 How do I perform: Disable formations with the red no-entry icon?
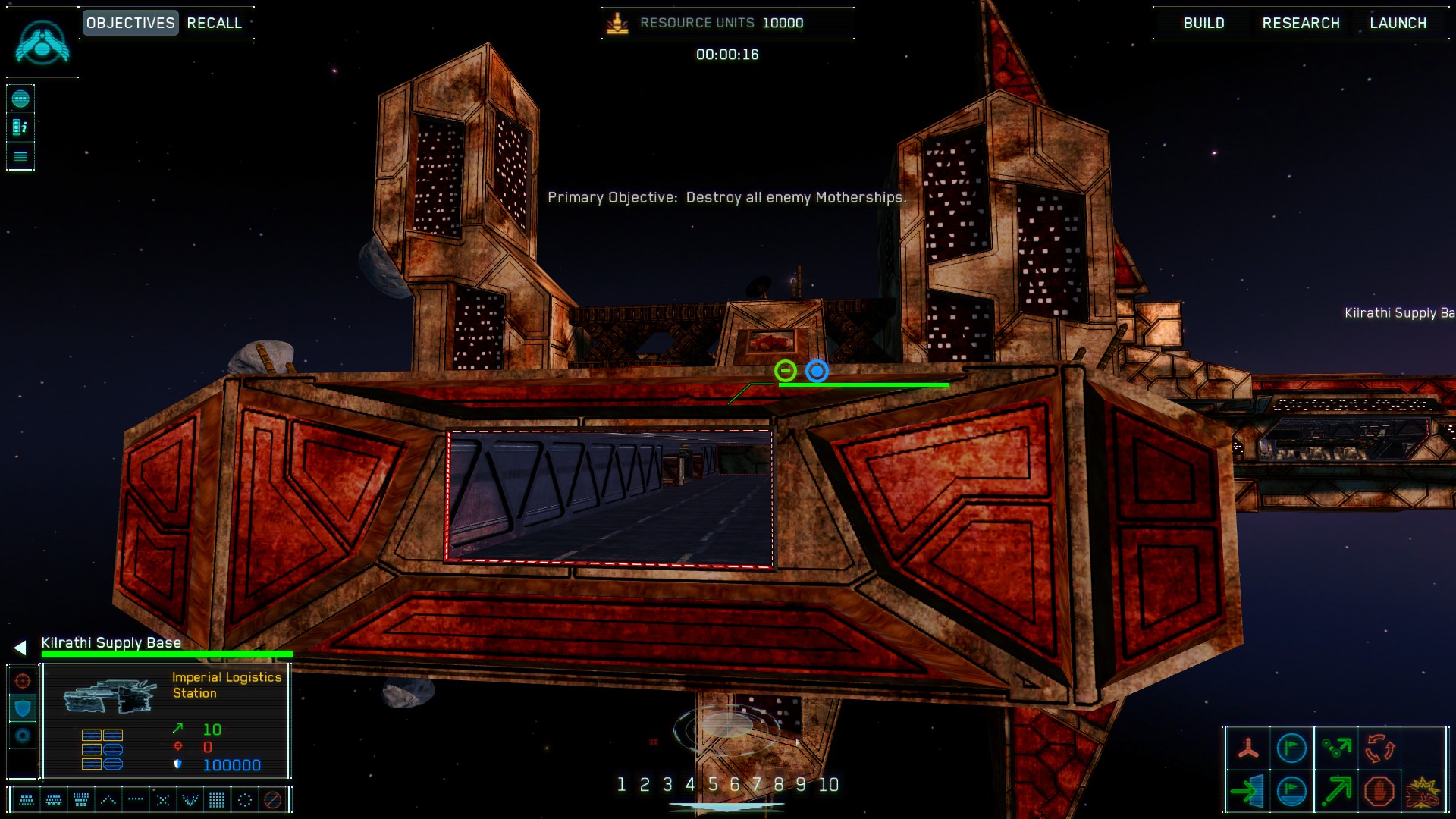(x=272, y=799)
